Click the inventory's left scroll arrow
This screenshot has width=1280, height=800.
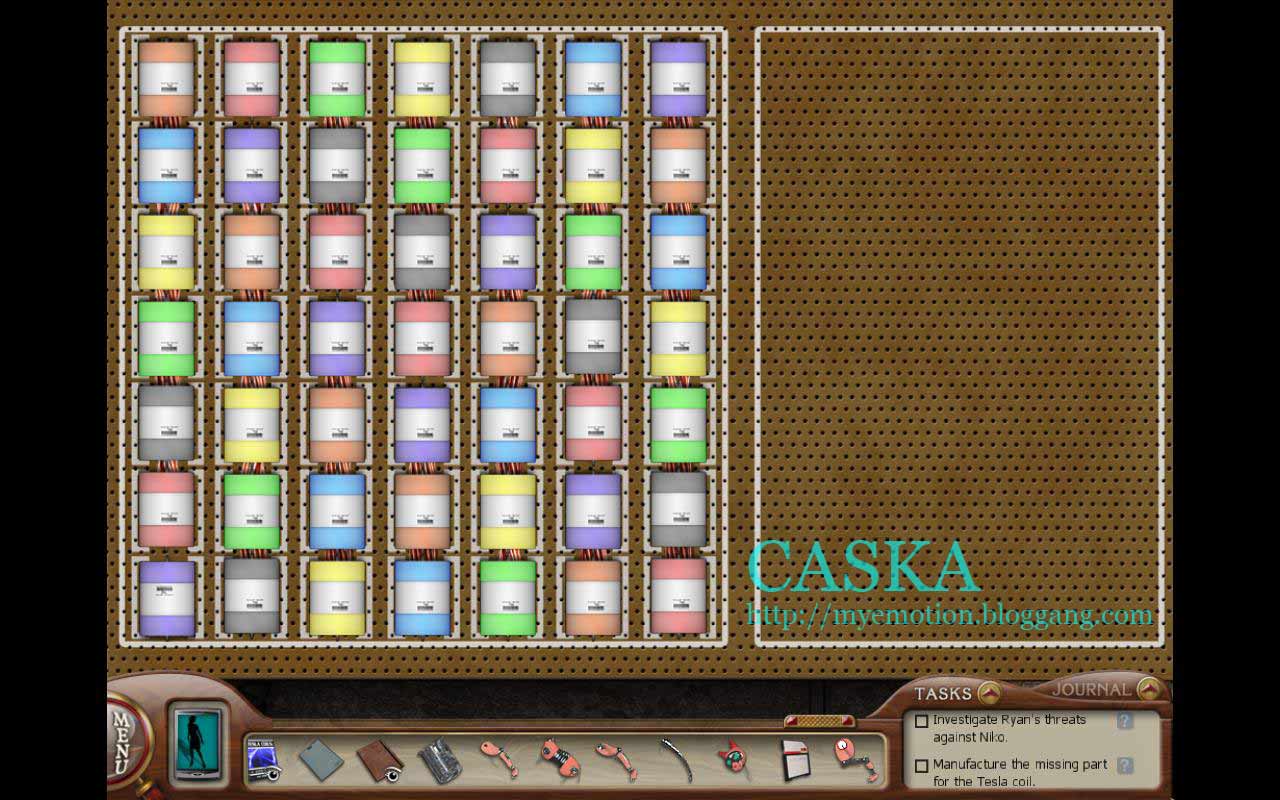(792, 721)
